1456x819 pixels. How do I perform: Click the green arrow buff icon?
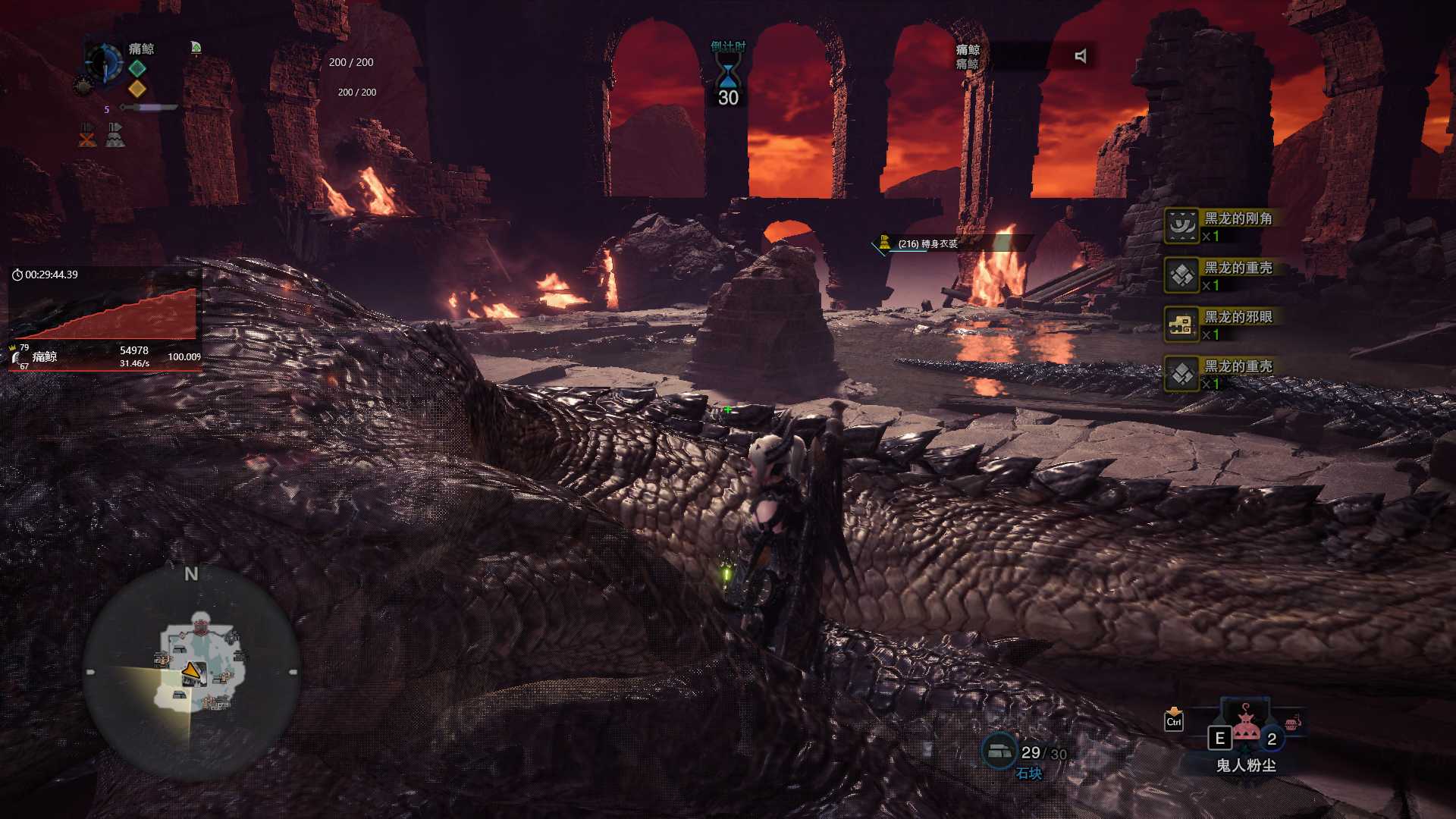point(196,48)
